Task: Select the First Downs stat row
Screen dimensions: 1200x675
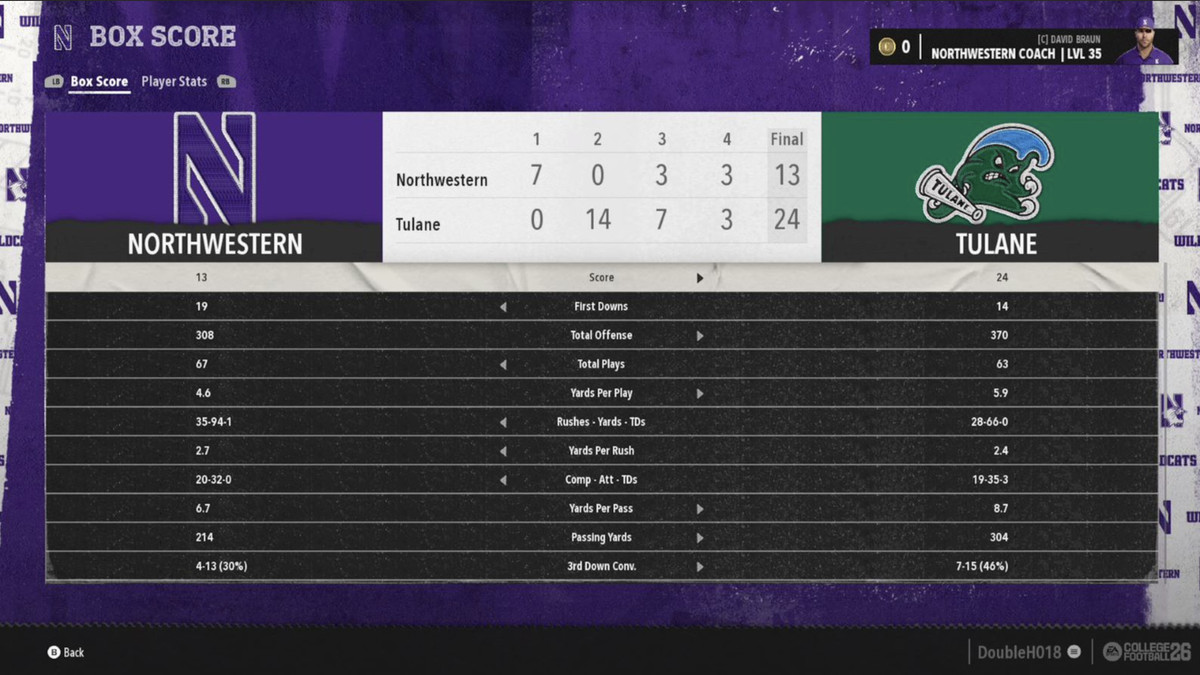Action: pos(601,306)
